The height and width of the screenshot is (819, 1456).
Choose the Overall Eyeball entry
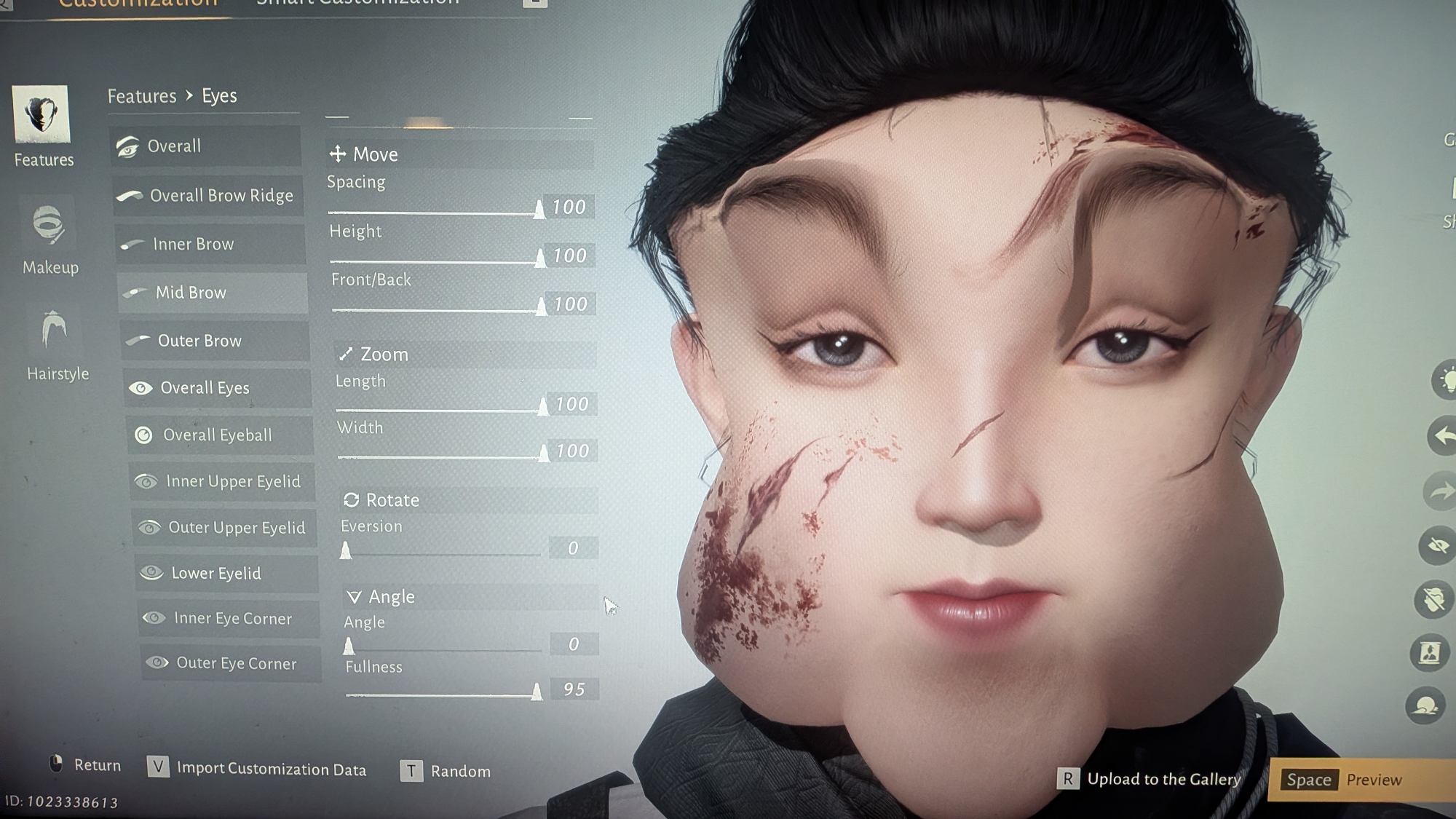tap(220, 435)
